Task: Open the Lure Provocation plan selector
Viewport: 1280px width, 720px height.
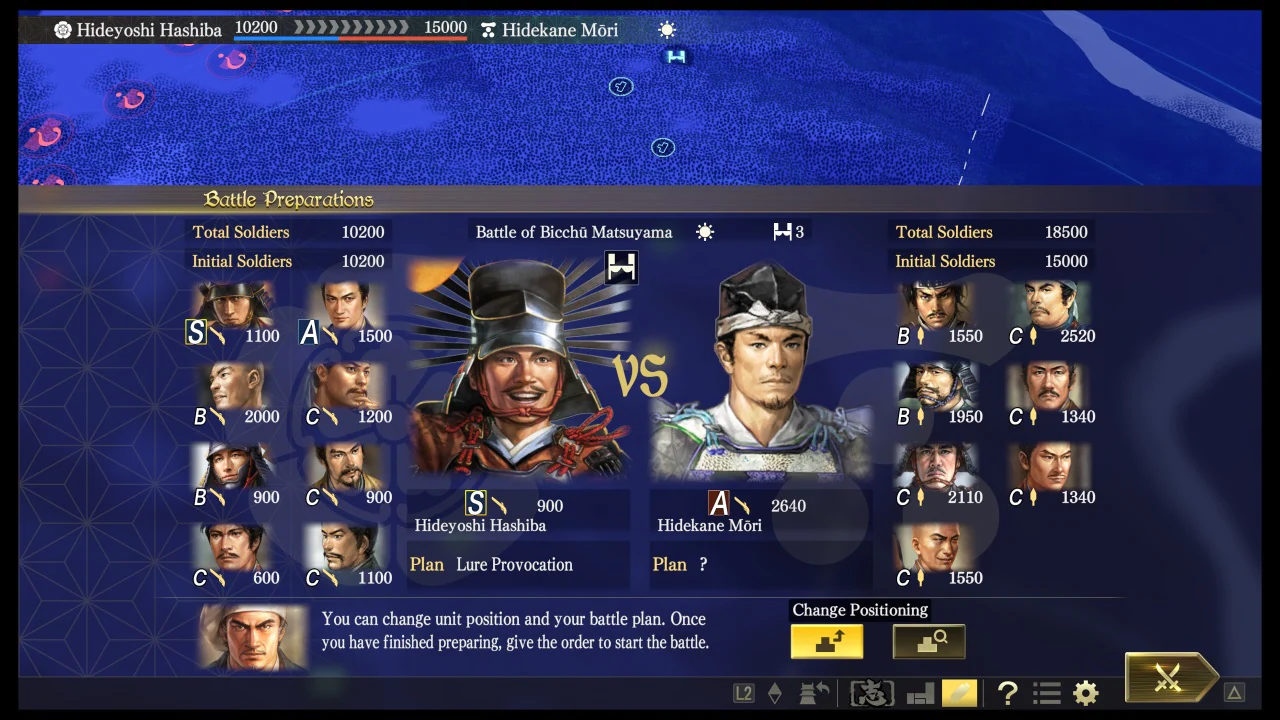Action: coord(514,564)
